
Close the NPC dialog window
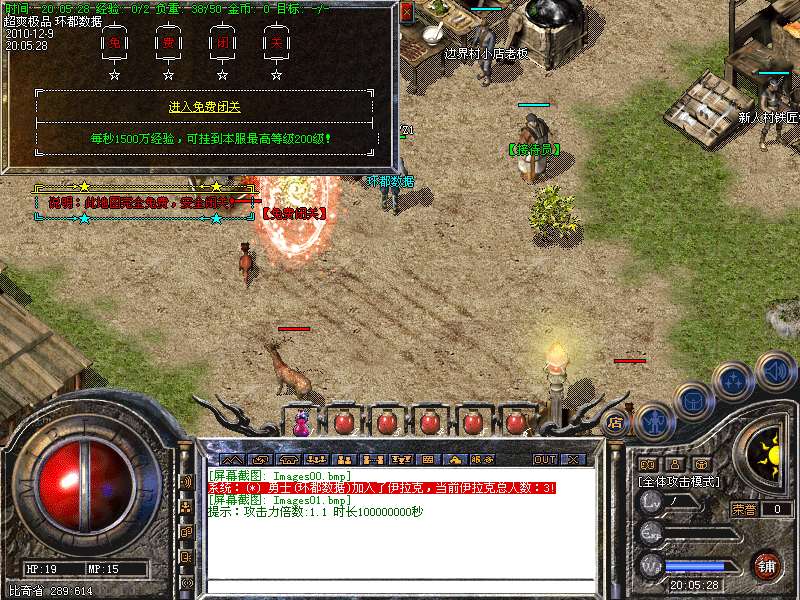(x=405, y=12)
